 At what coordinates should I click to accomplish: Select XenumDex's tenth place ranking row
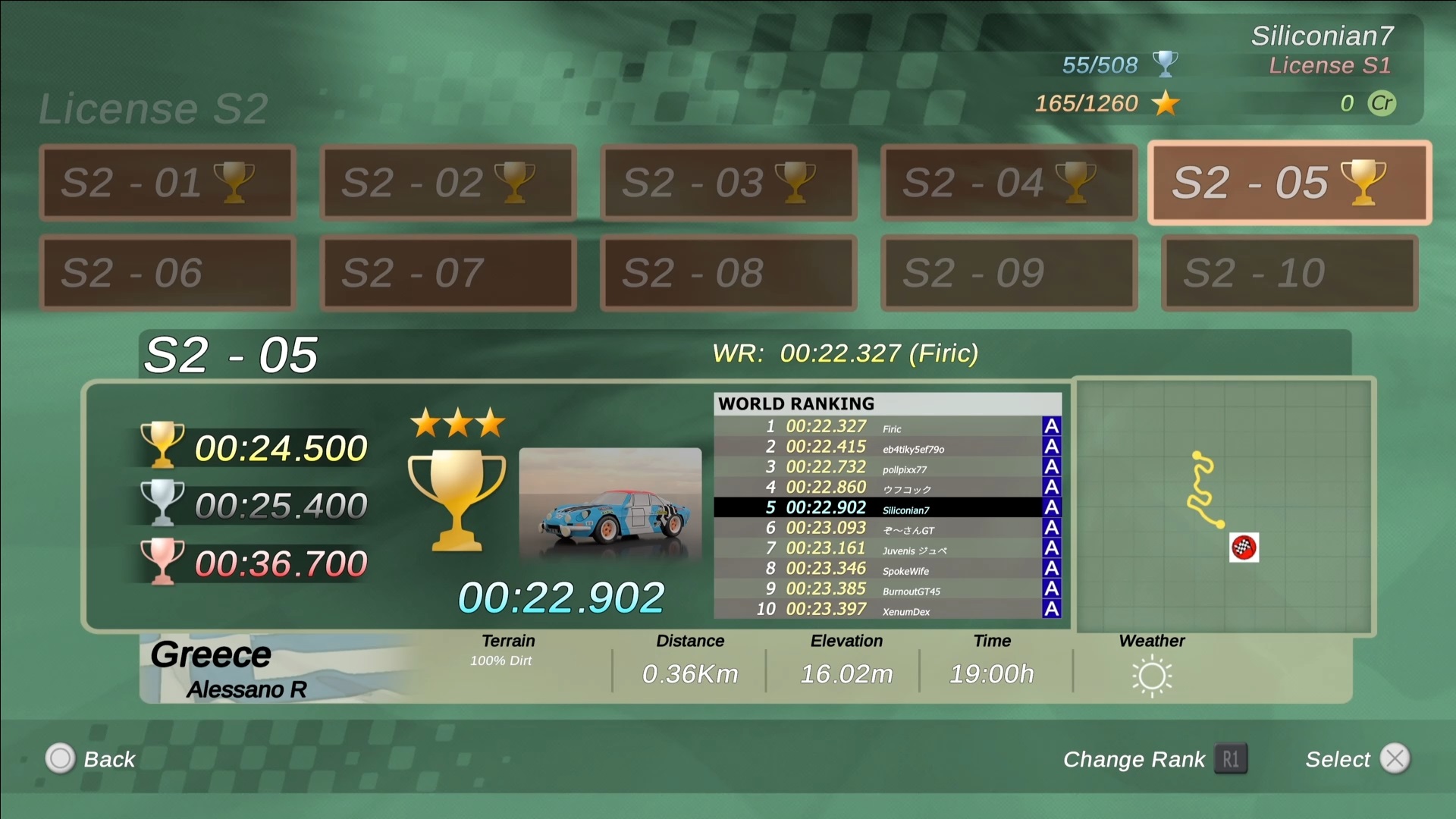tap(887, 609)
